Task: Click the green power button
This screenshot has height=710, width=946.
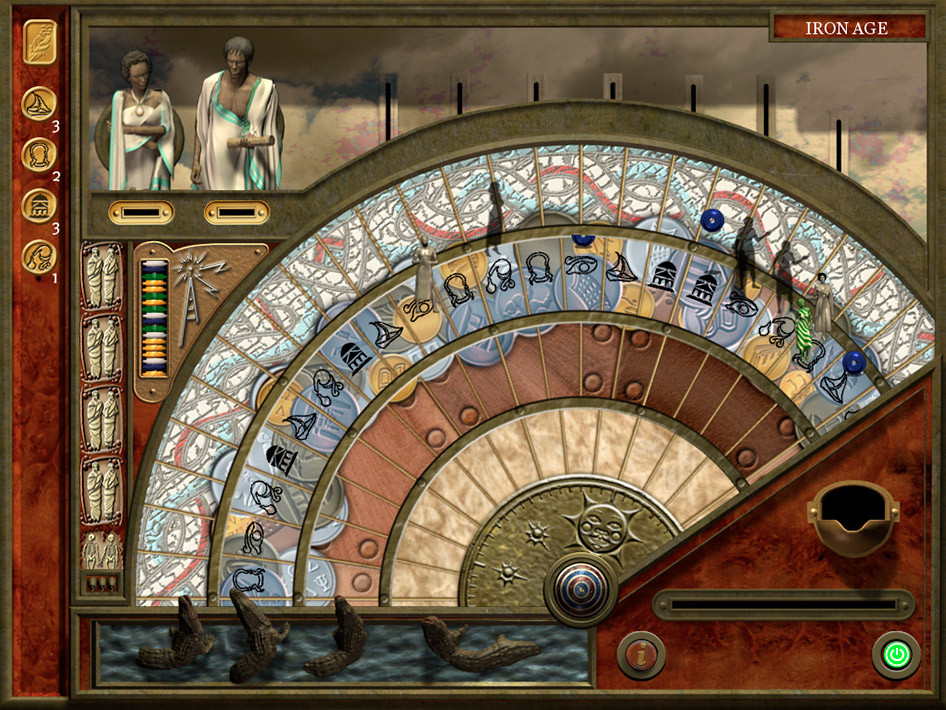Action: [896, 656]
